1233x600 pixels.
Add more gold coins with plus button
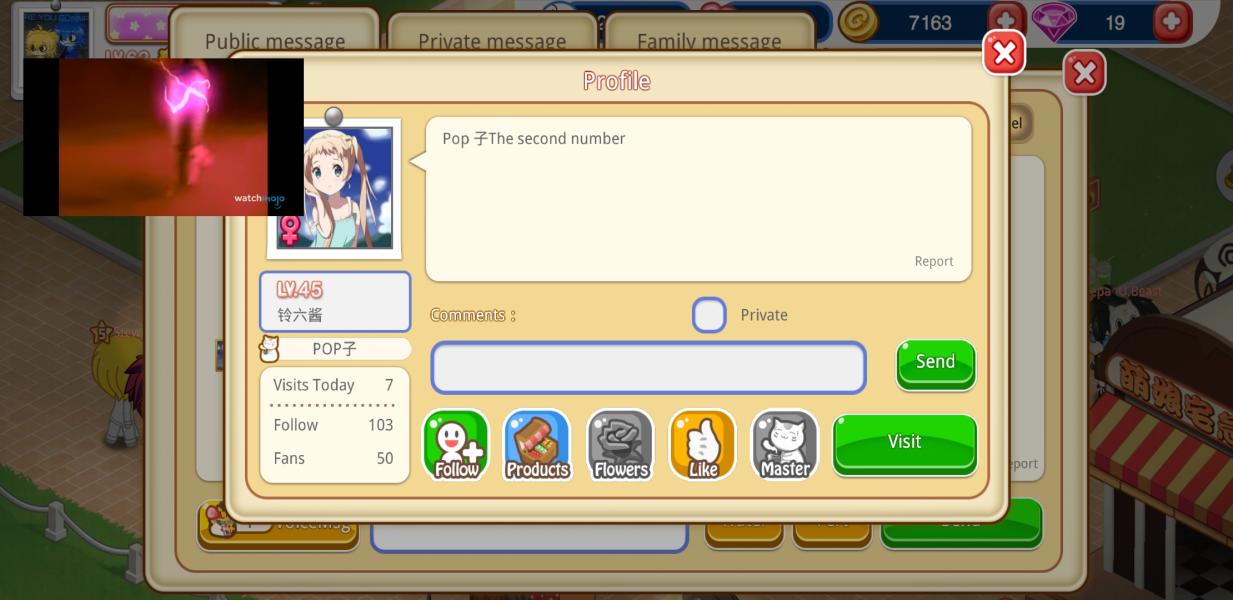[1005, 22]
